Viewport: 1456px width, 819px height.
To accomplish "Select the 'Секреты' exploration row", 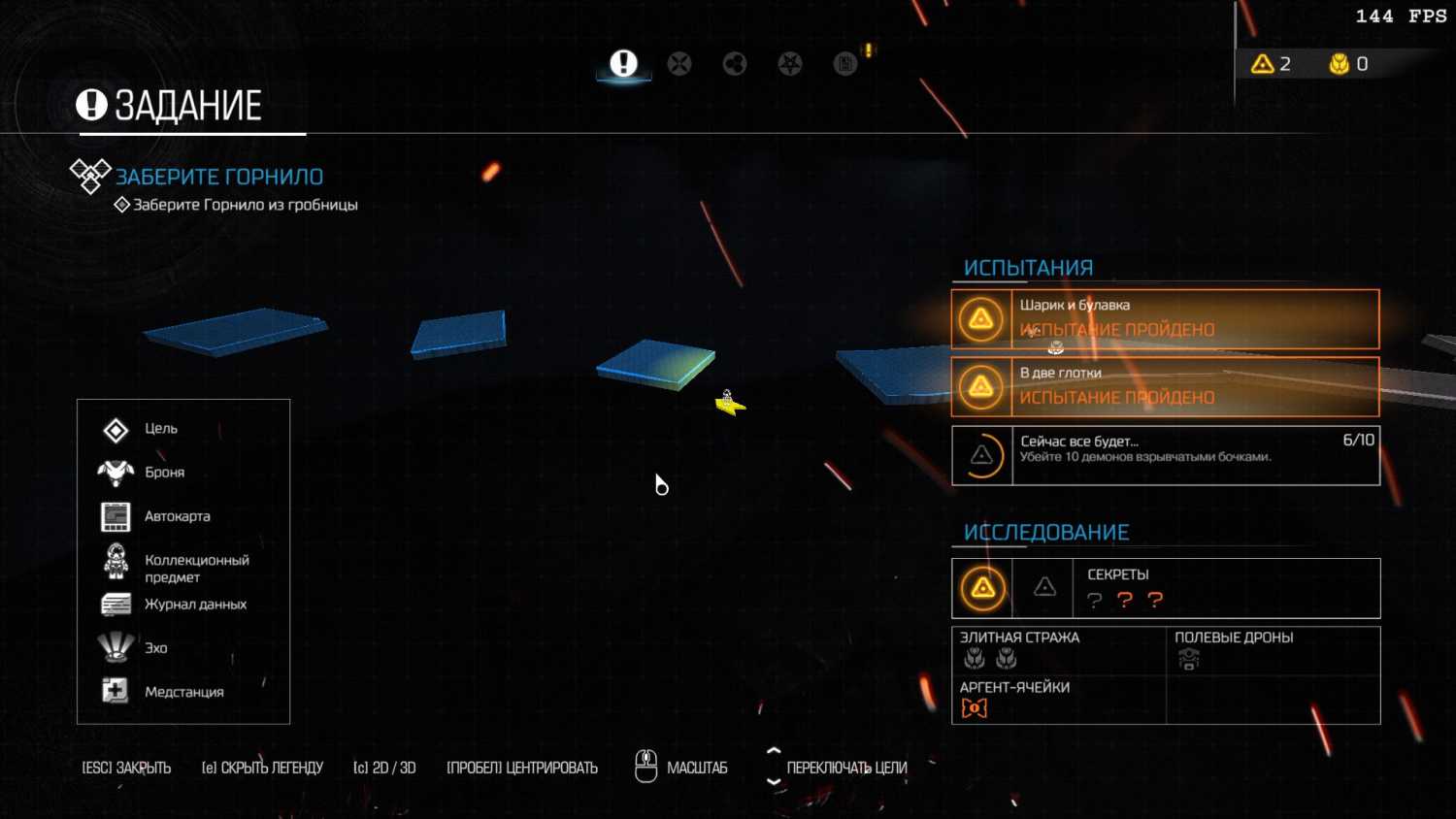I will pos(1165,588).
